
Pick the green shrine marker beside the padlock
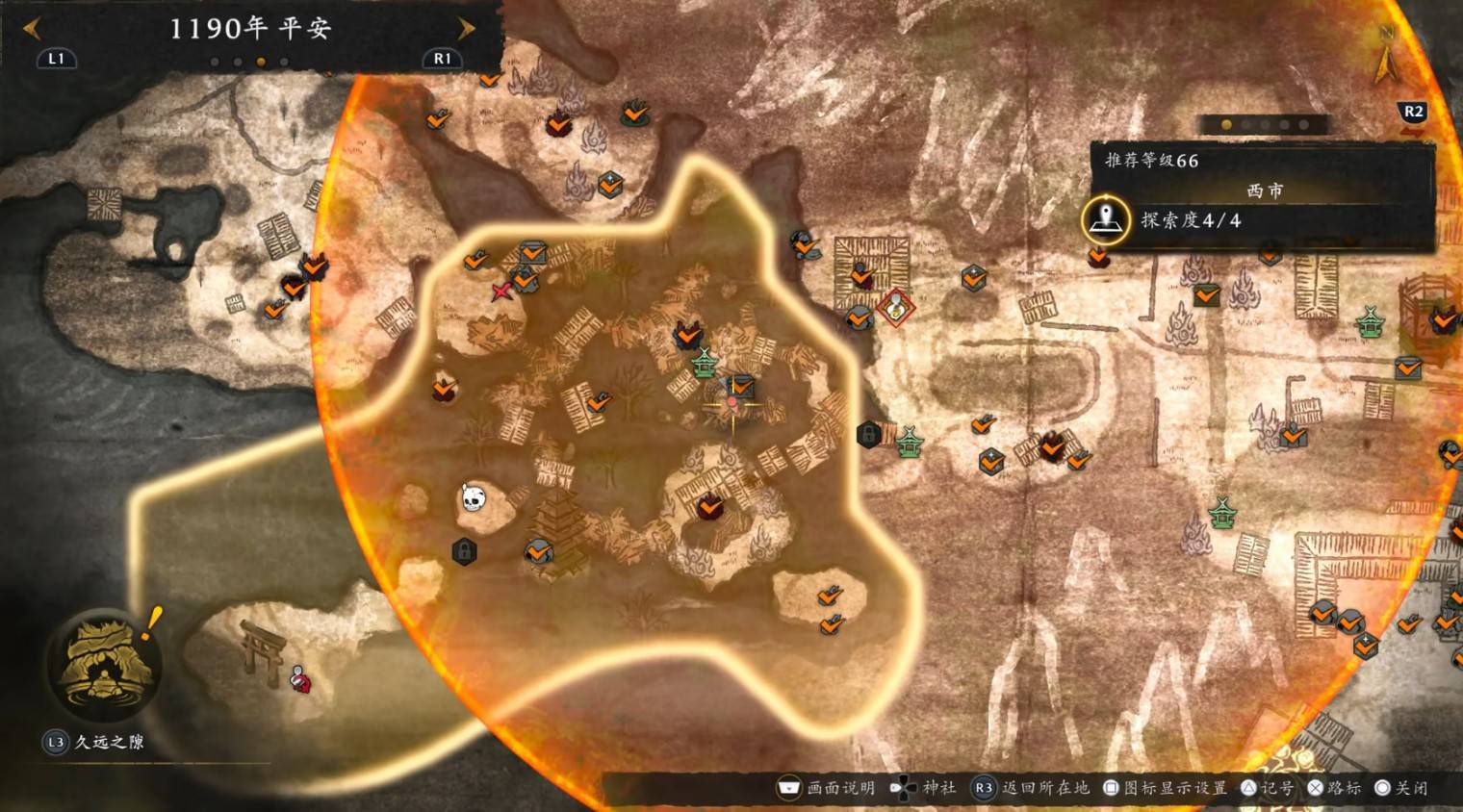pos(909,442)
